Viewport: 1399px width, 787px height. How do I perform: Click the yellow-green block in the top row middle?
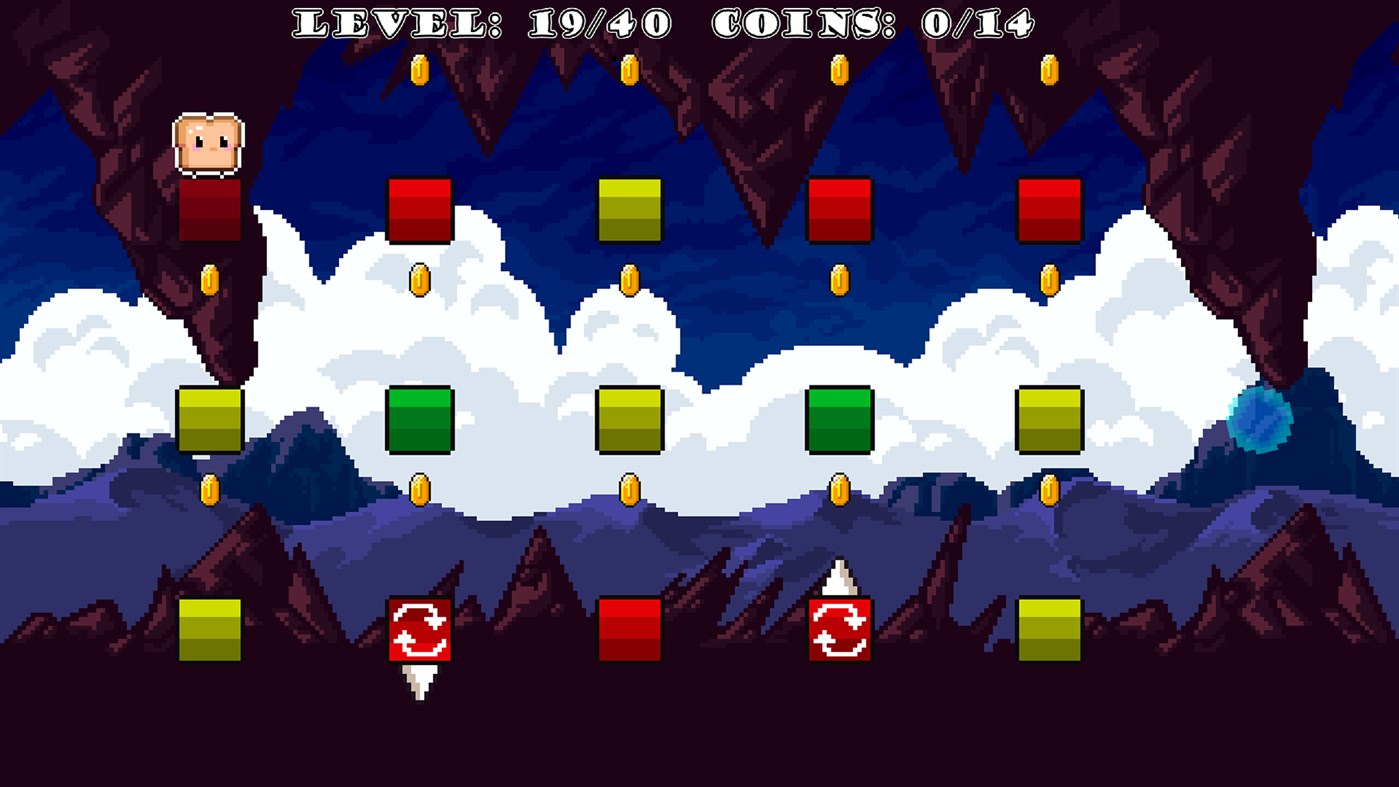pyautogui.click(x=629, y=211)
